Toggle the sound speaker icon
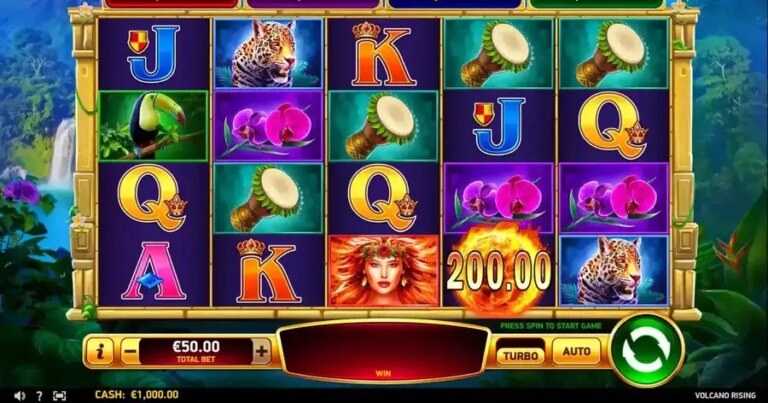The width and height of the screenshot is (768, 403). [x=21, y=395]
